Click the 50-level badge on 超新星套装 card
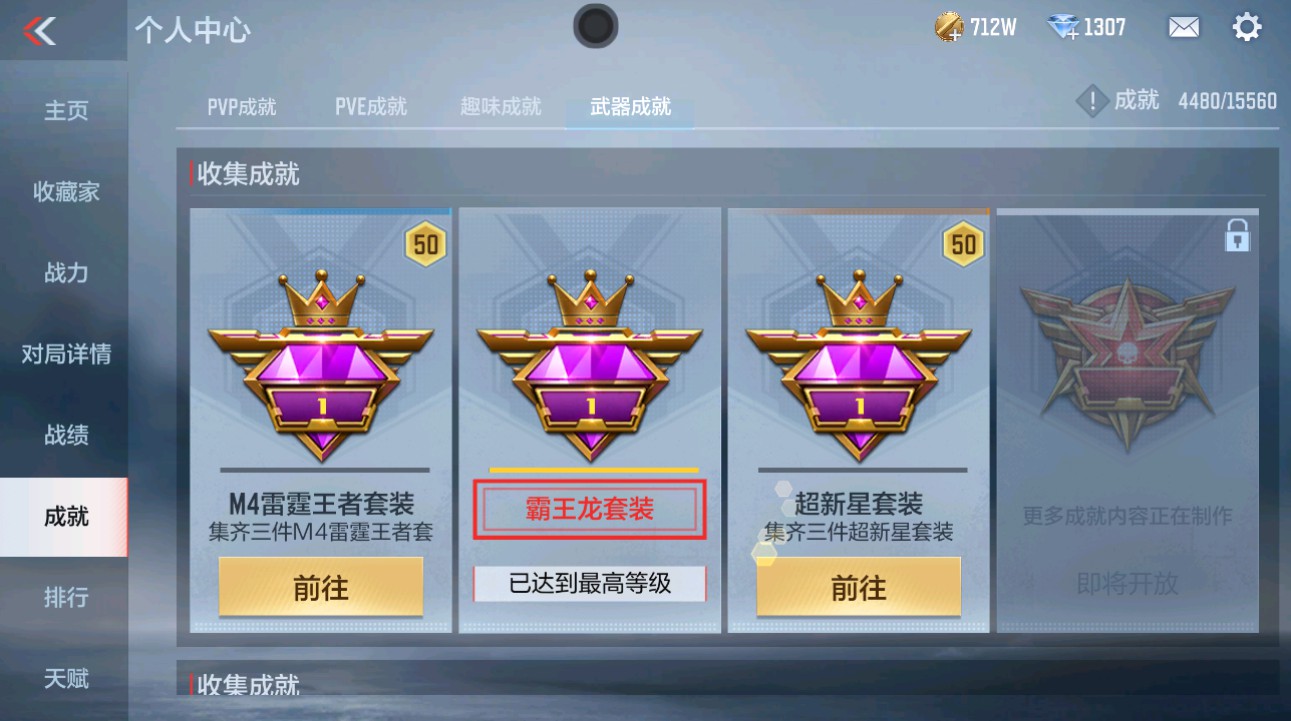This screenshot has width=1291, height=721. pos(965,243)
